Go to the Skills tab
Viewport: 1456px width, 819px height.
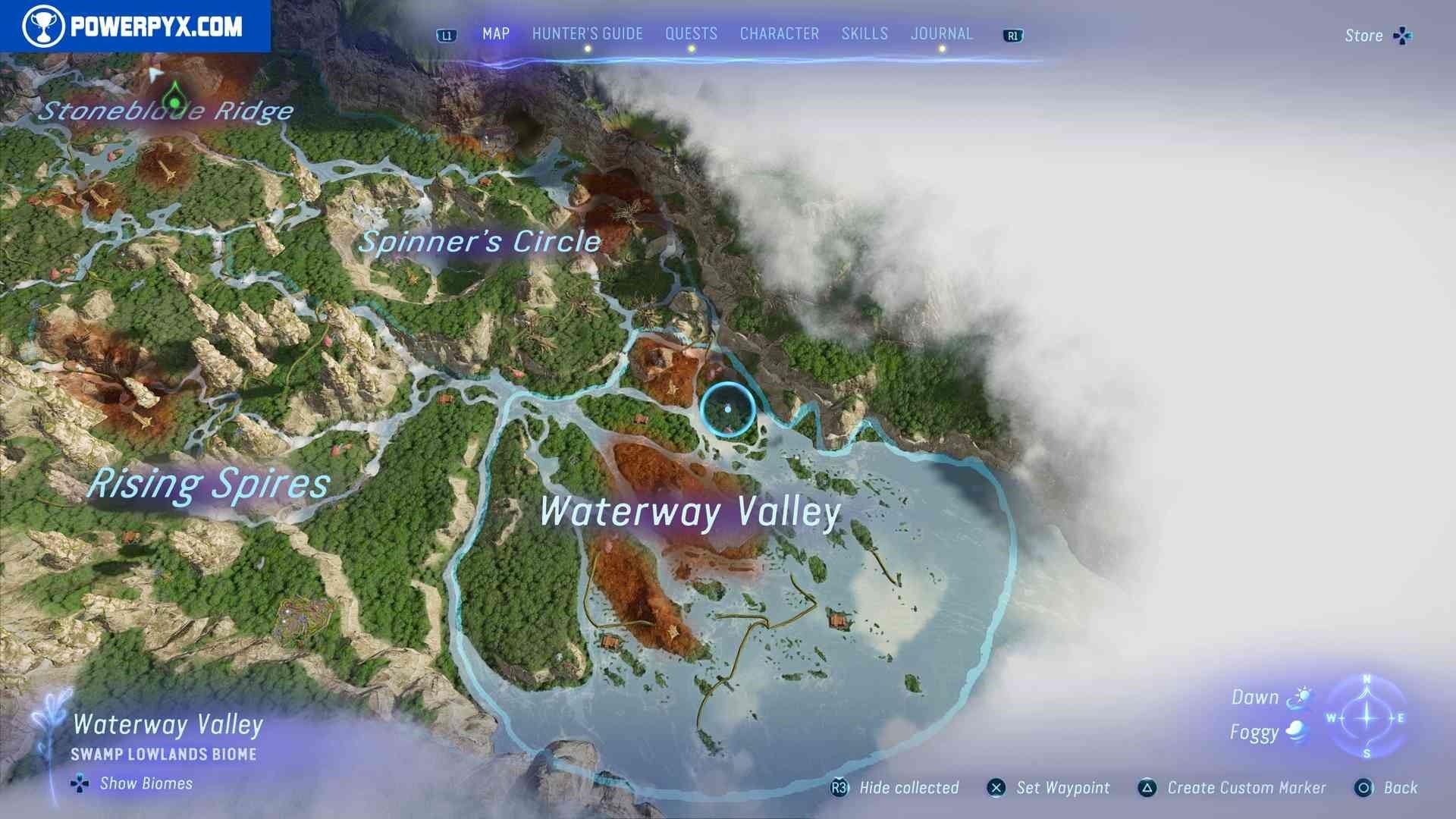[864, 34]
